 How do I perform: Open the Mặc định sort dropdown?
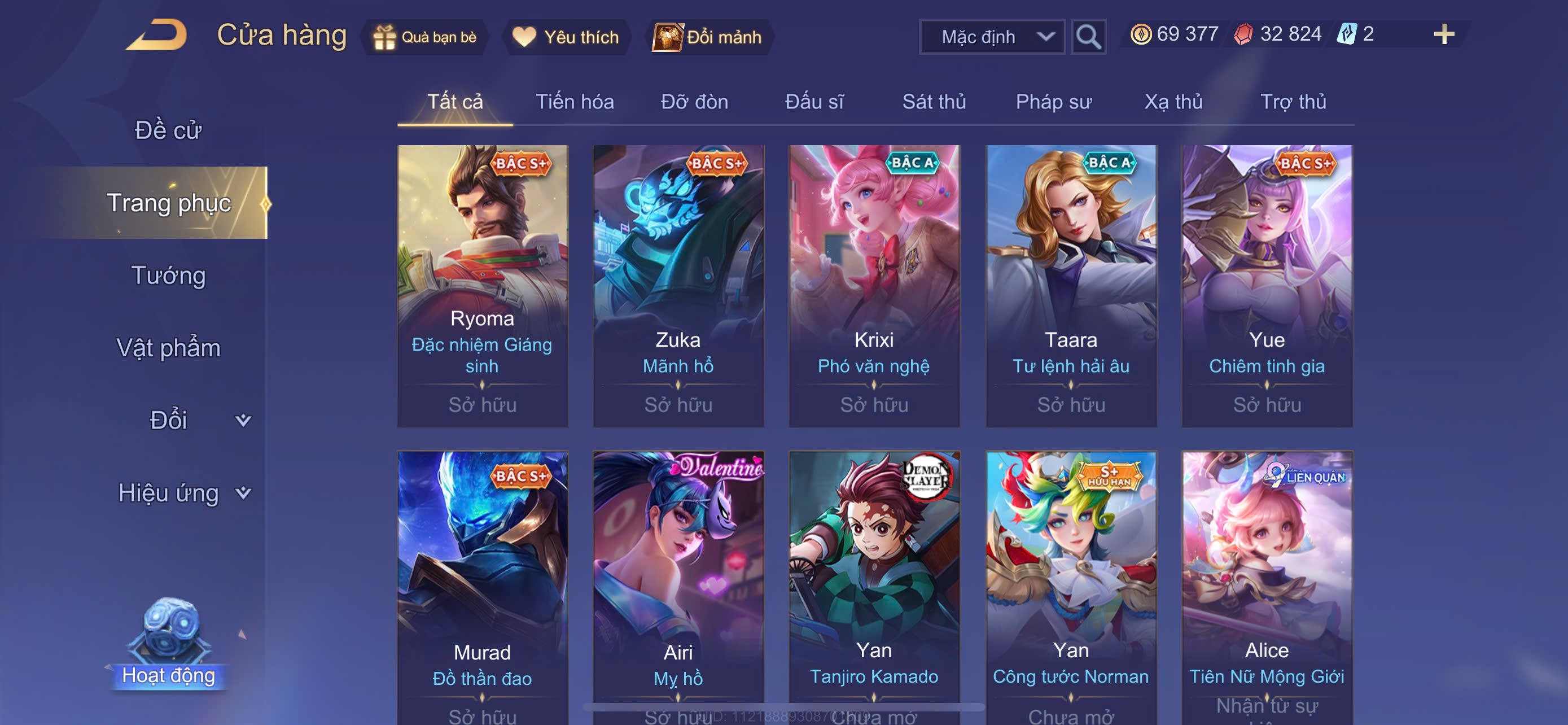(x=992, y=37)
